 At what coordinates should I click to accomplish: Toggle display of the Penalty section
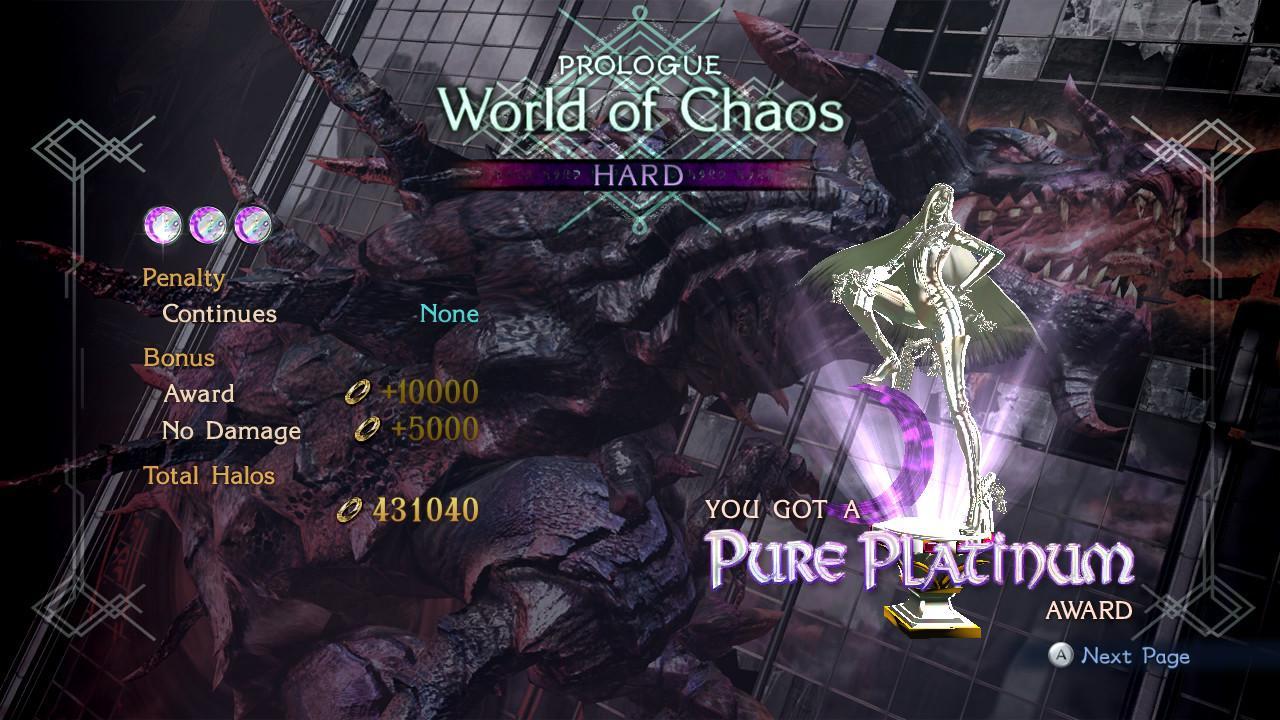click(183, 277)
